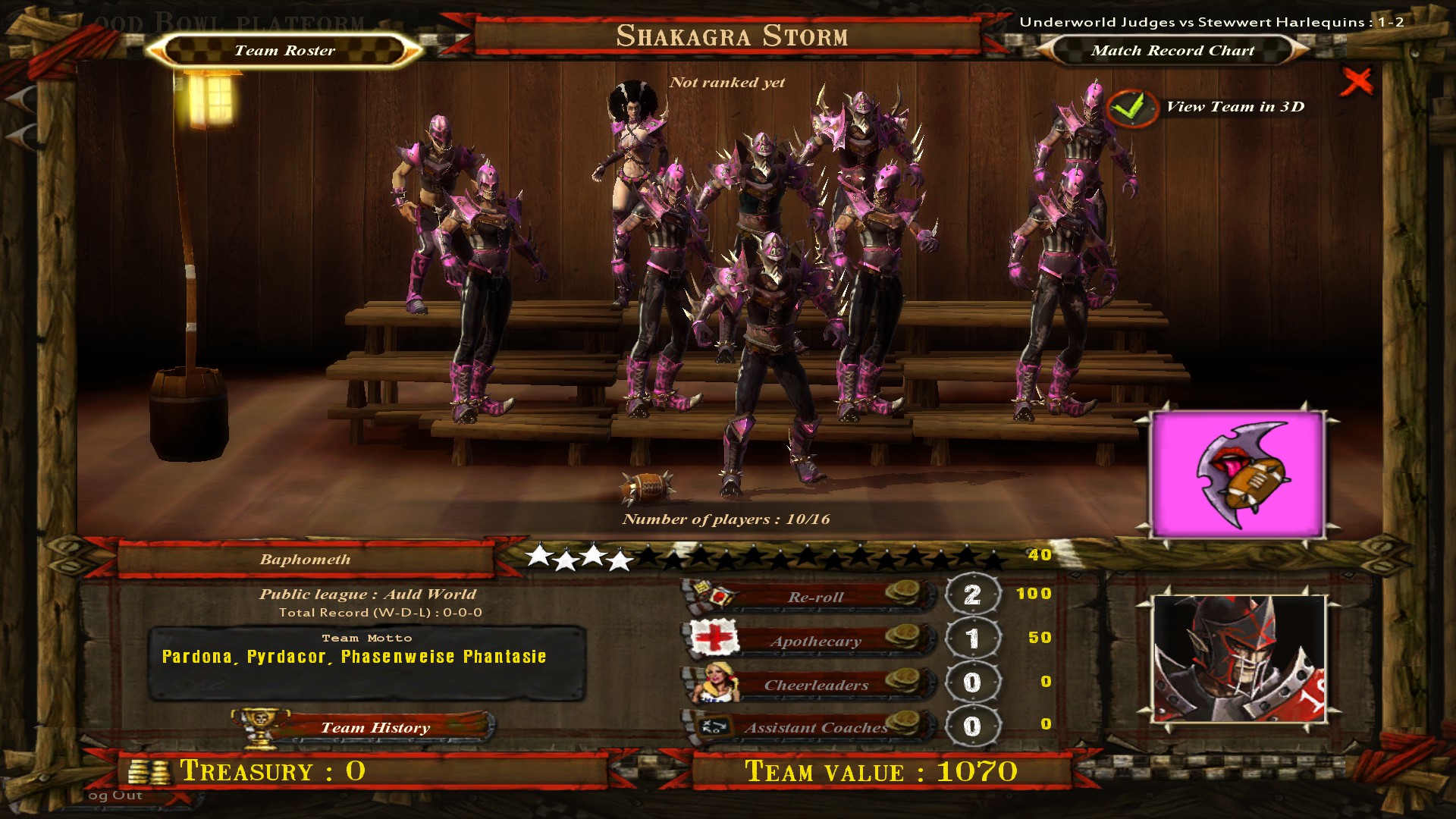Select the Apothecary button
The width and height of the screenshot is (1456, 819).
coord(815,641)
